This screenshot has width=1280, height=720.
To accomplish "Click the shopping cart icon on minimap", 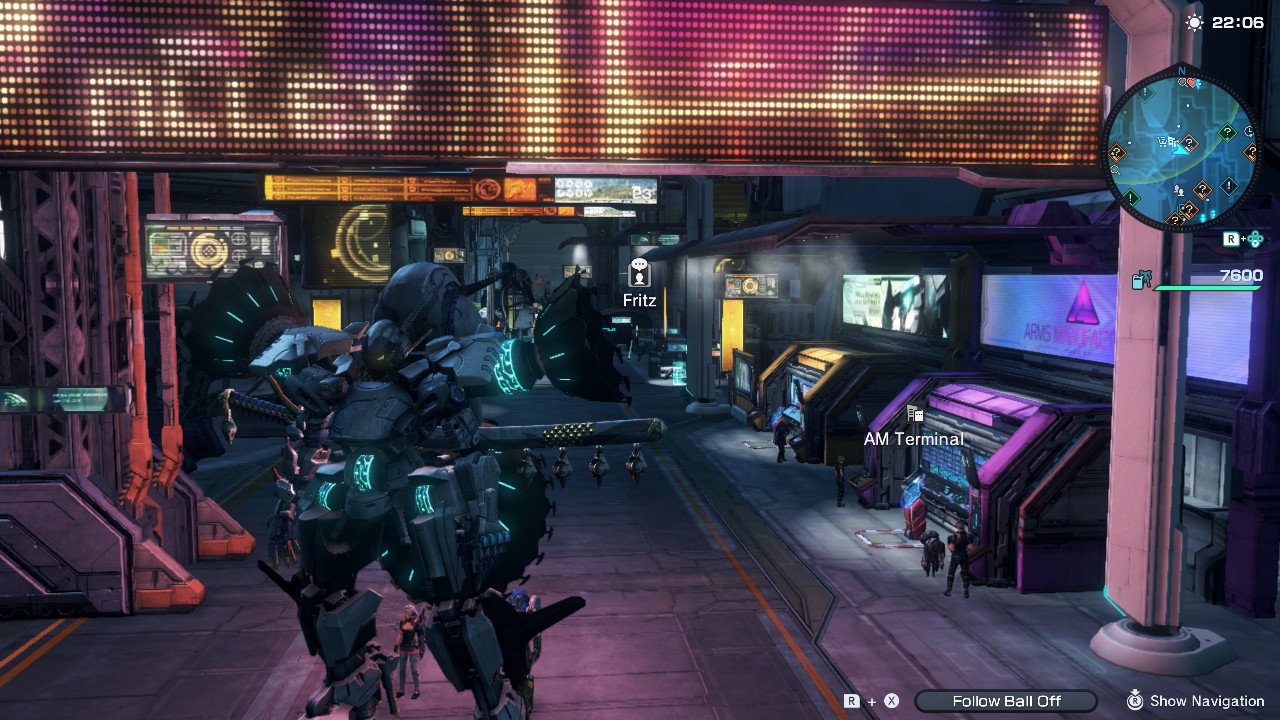I will [x=1163, y=143].
